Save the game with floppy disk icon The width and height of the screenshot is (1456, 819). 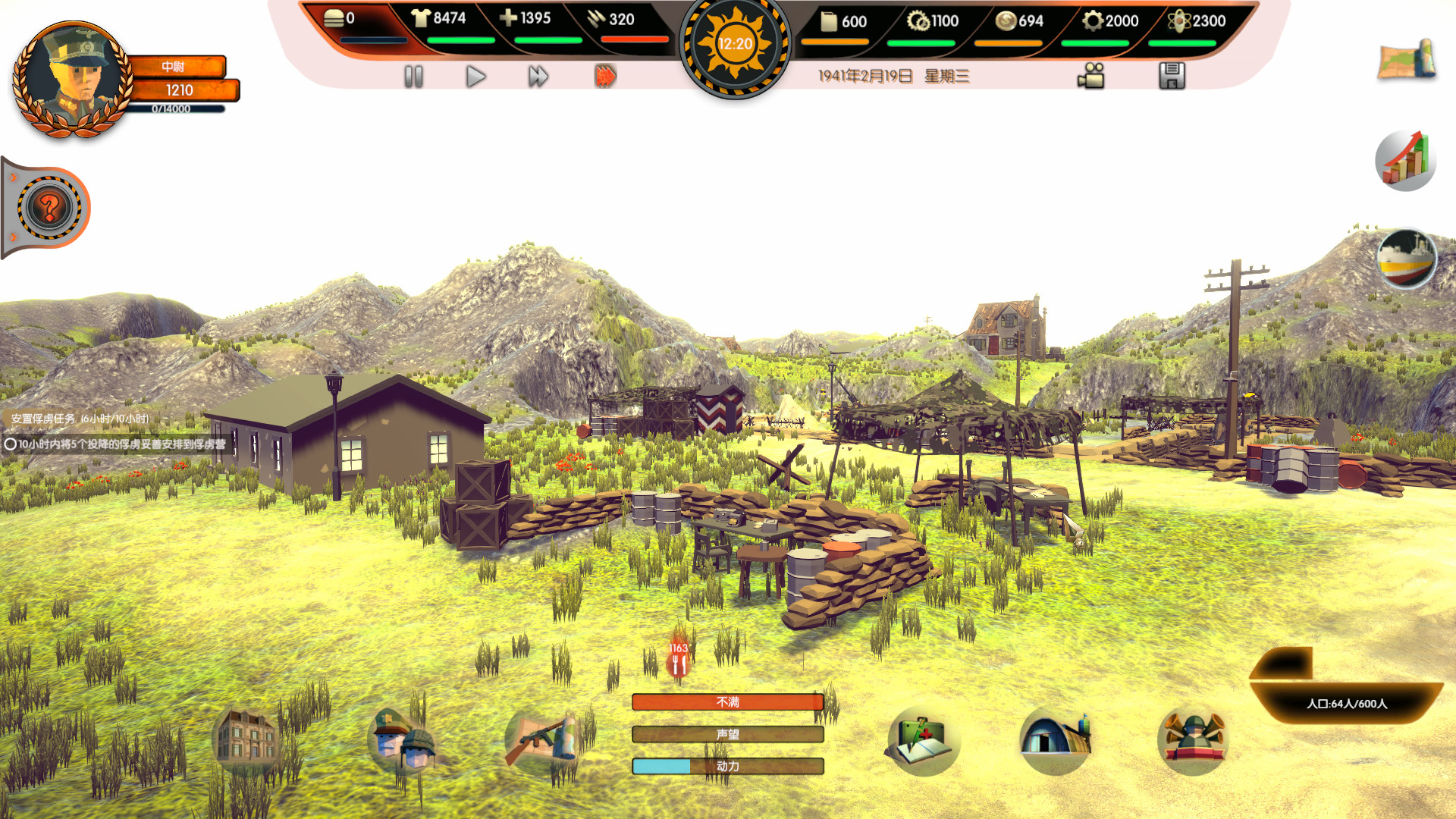tap(1172, 76)
